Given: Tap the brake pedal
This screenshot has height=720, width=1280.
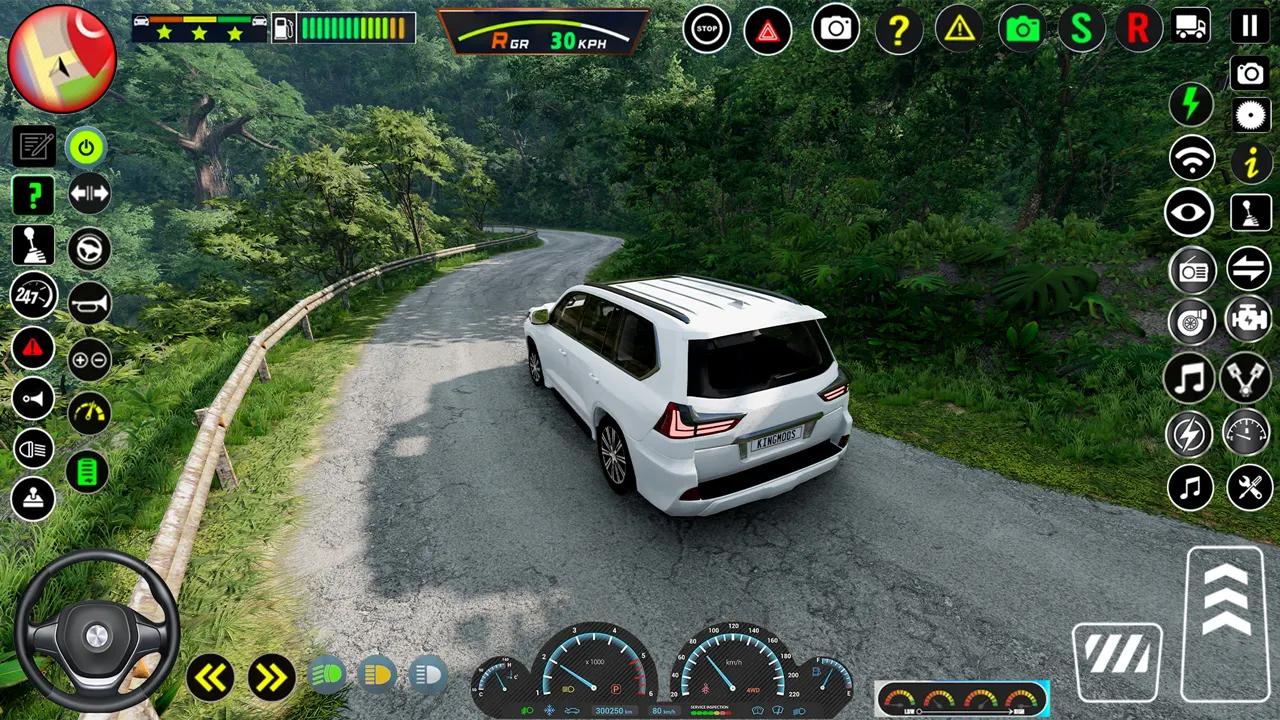Looking at the screenshot, I should [1117, 660].
